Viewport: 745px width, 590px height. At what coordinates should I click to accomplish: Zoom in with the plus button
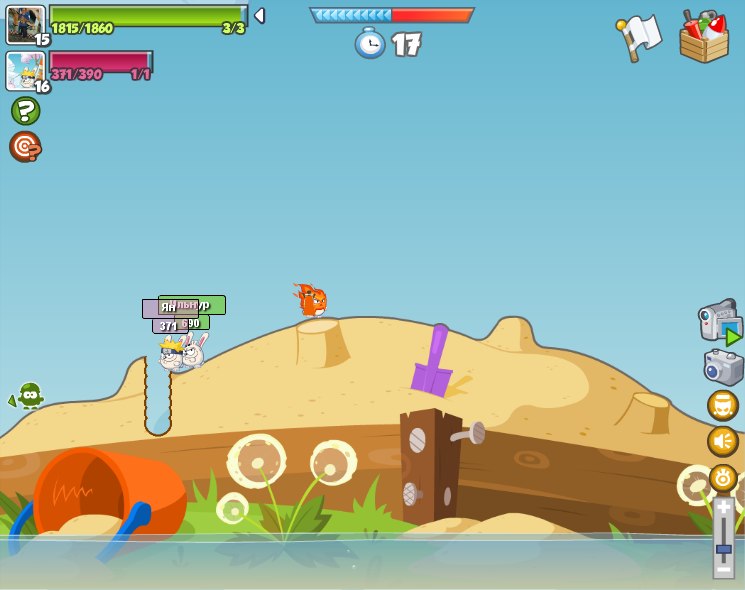pos(723,508)
